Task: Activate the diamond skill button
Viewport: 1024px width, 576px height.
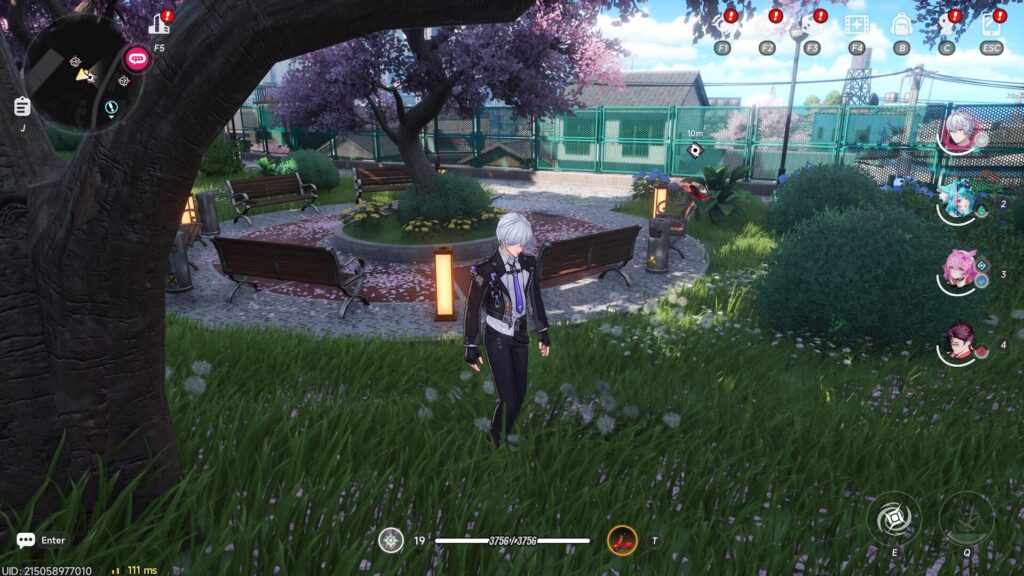Action: click(893, 519)
